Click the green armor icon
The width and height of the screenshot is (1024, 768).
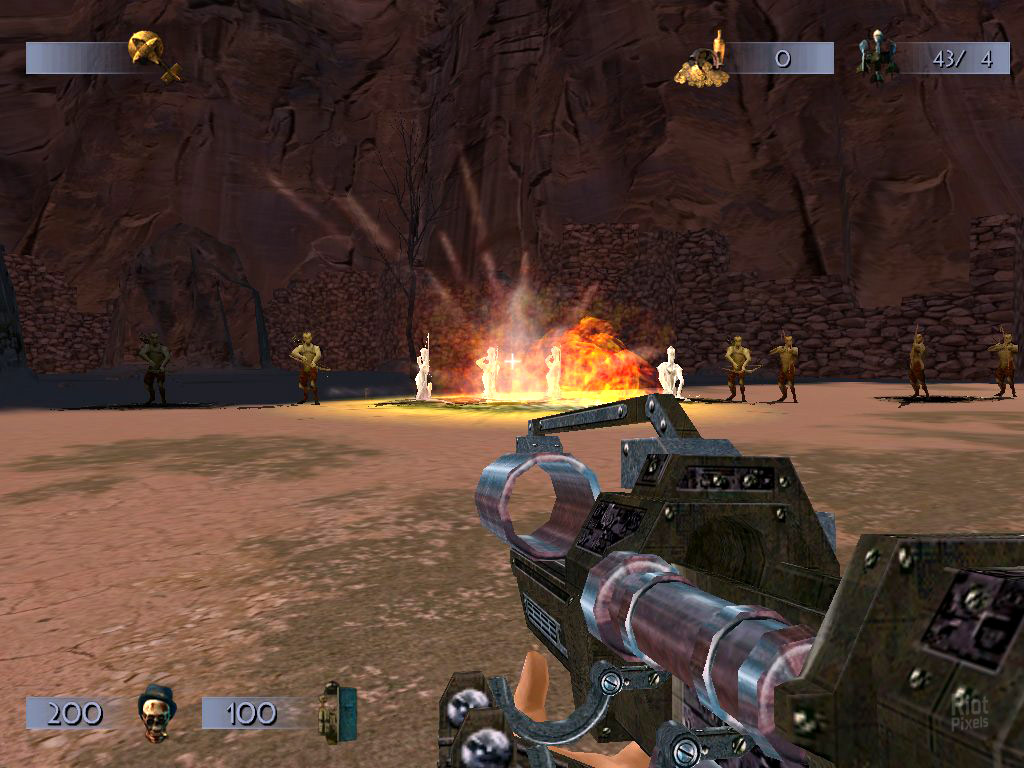coord(338,712)
